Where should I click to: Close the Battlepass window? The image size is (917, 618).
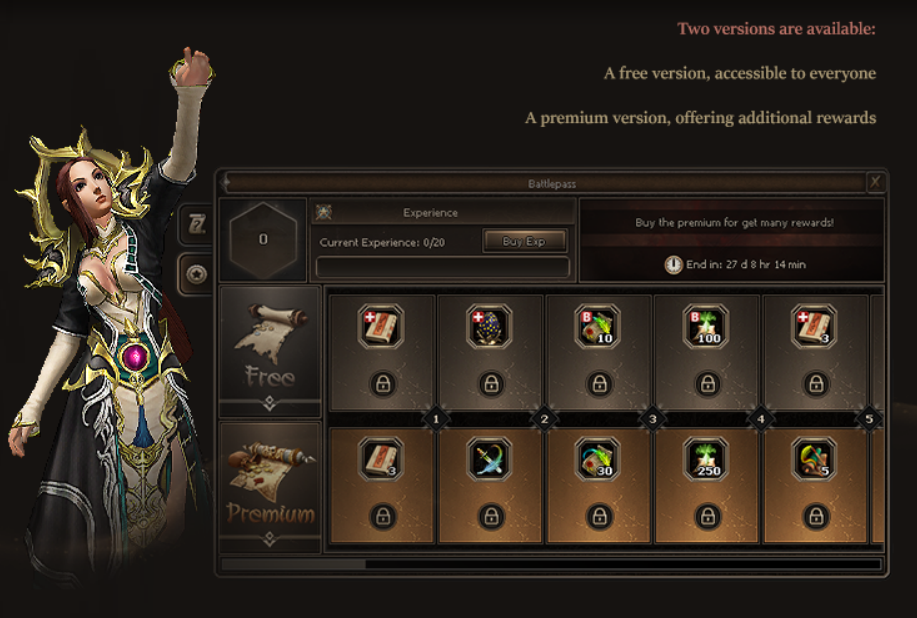[875, 182]
